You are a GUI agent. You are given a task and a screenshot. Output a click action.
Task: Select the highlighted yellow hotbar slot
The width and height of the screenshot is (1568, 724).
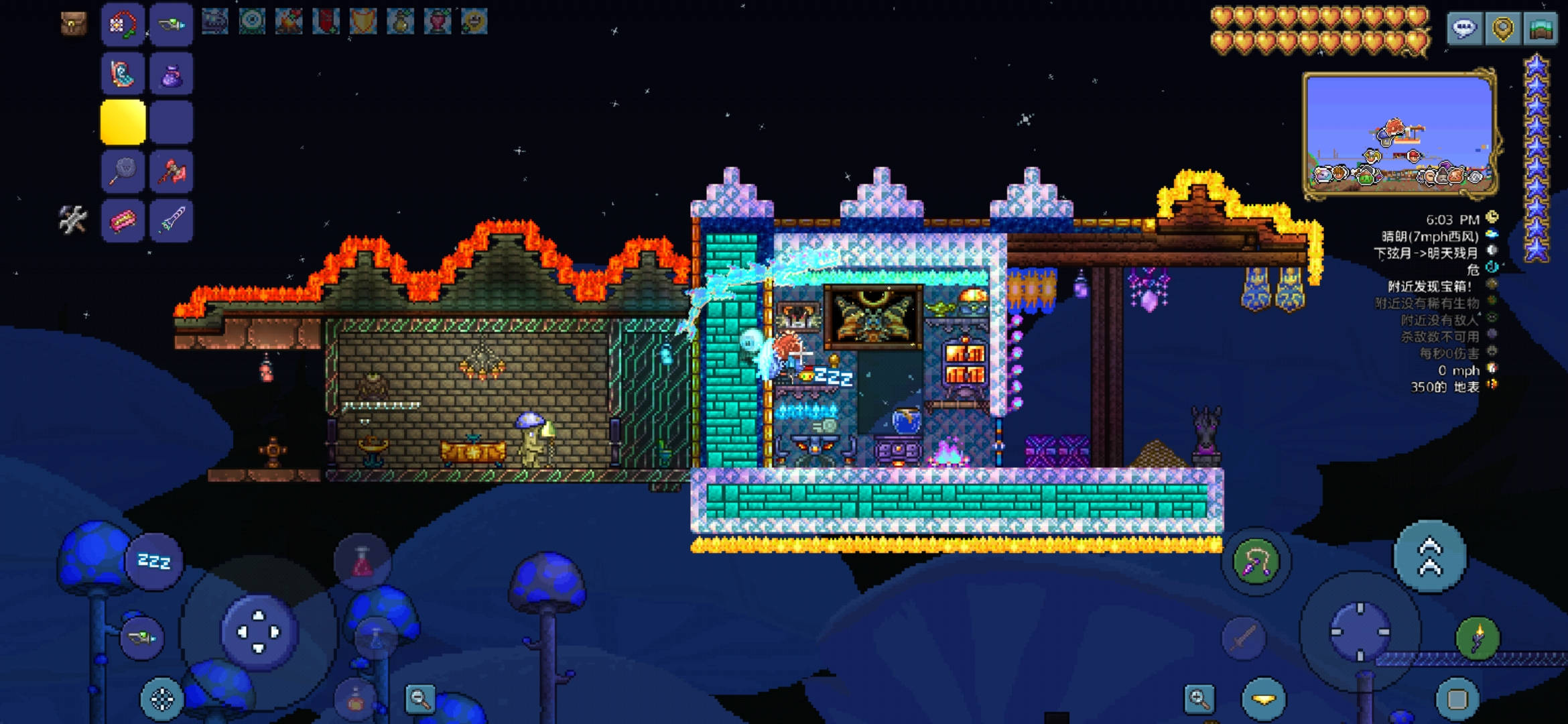(123, 123)
